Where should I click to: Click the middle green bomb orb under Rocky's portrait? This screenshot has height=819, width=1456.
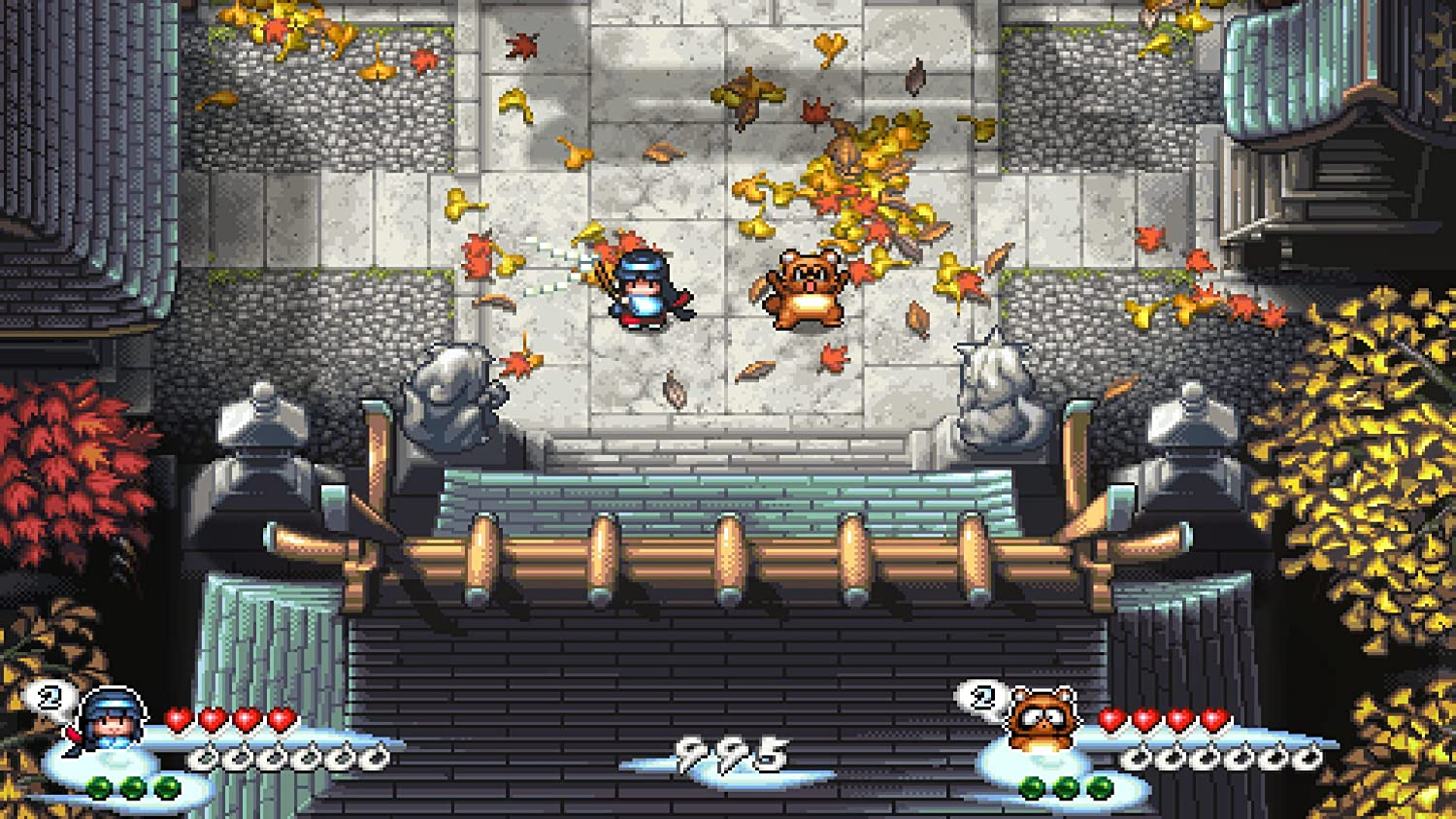click(x=1066, y=788)
